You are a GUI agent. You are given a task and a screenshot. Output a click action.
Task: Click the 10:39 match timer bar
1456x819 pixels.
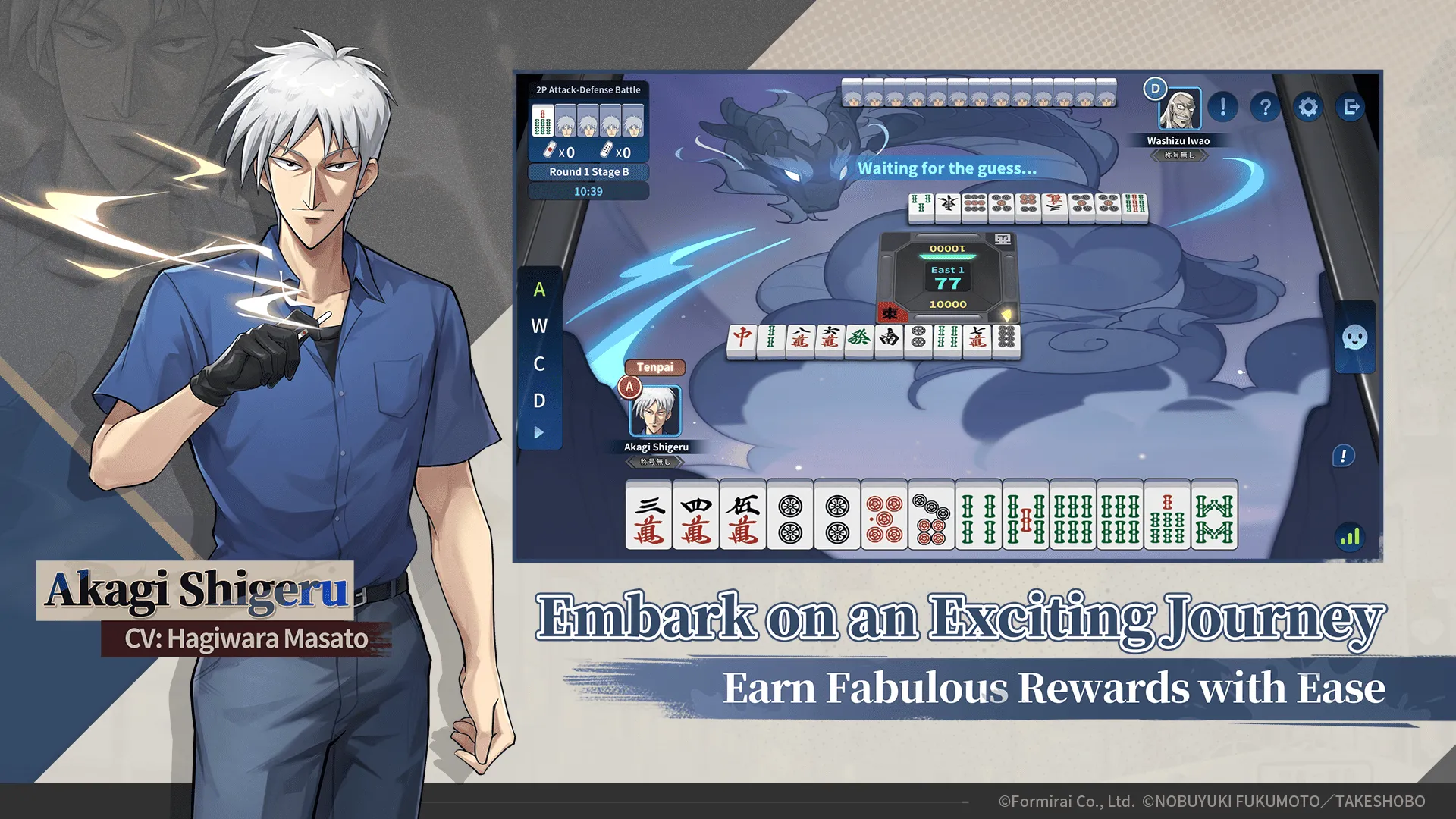coord(588,191)
